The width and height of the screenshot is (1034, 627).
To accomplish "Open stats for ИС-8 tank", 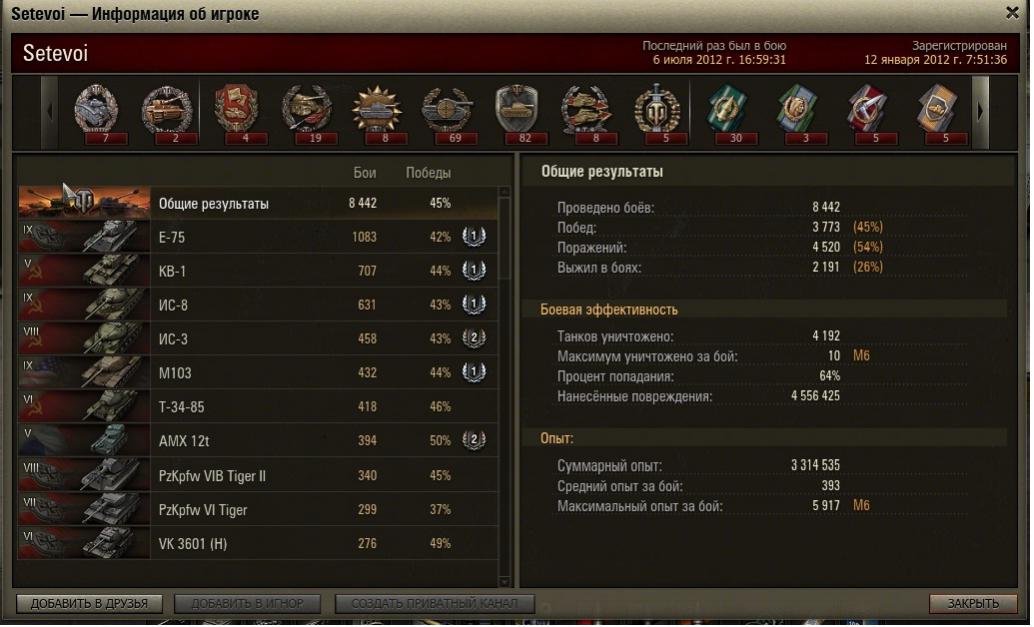I will [x=257, y=305].
